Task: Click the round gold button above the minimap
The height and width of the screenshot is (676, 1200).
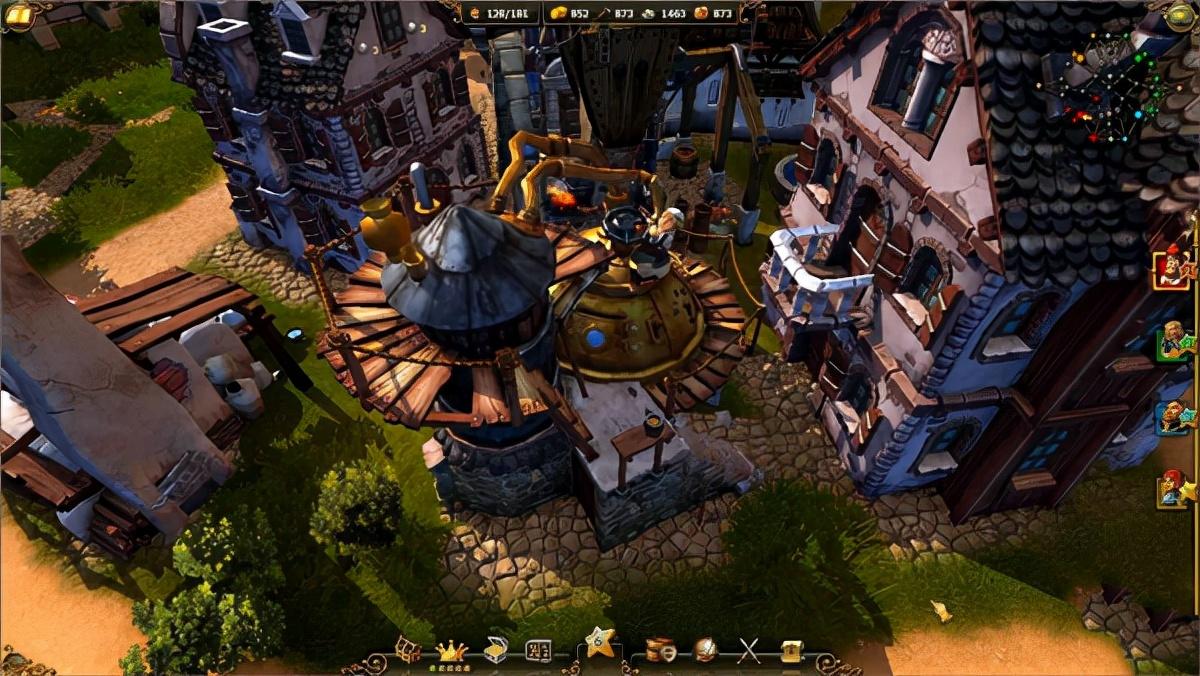Action: tap(1182, 14)
